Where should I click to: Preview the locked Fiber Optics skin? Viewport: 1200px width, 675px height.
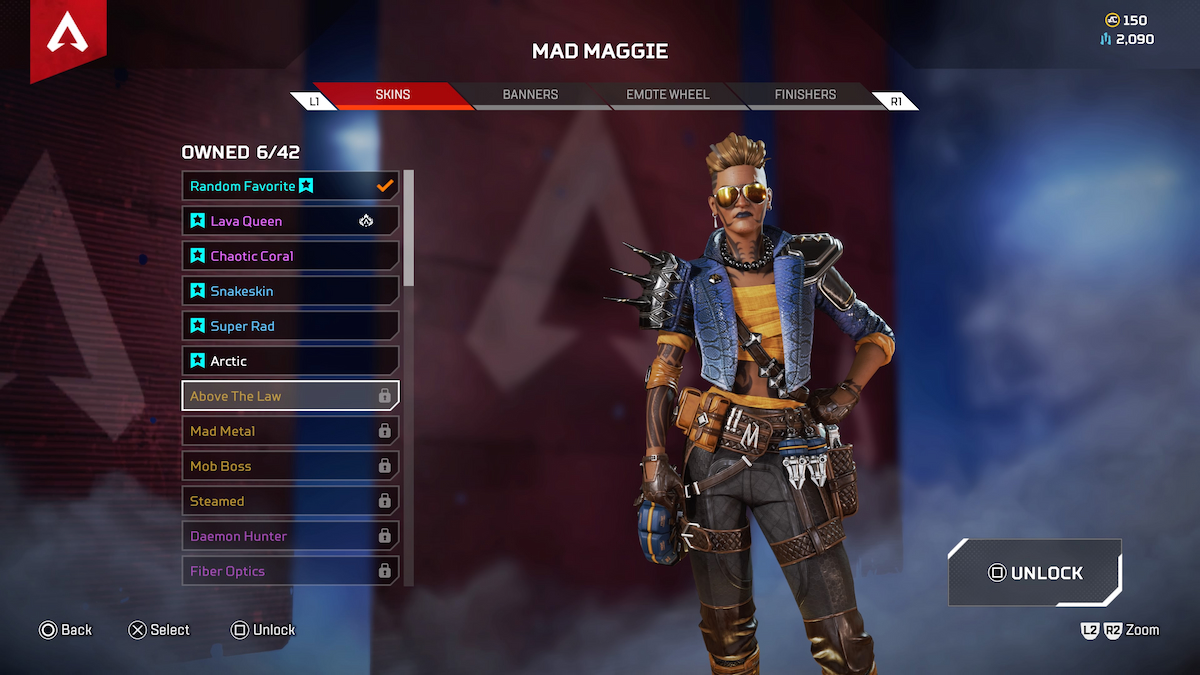tap(290, 571)
